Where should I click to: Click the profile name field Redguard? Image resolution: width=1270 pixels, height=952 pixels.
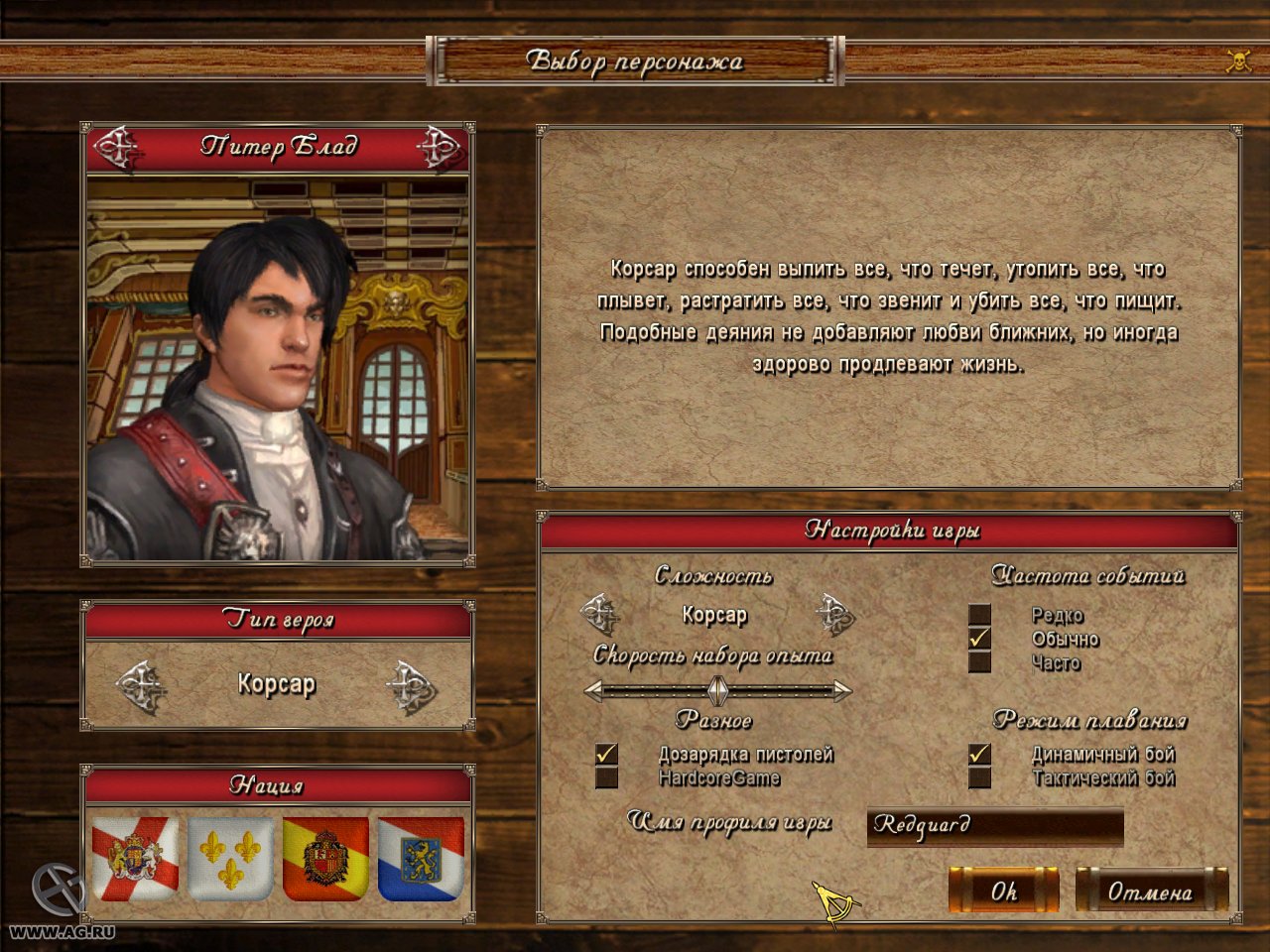coord(994,826)
